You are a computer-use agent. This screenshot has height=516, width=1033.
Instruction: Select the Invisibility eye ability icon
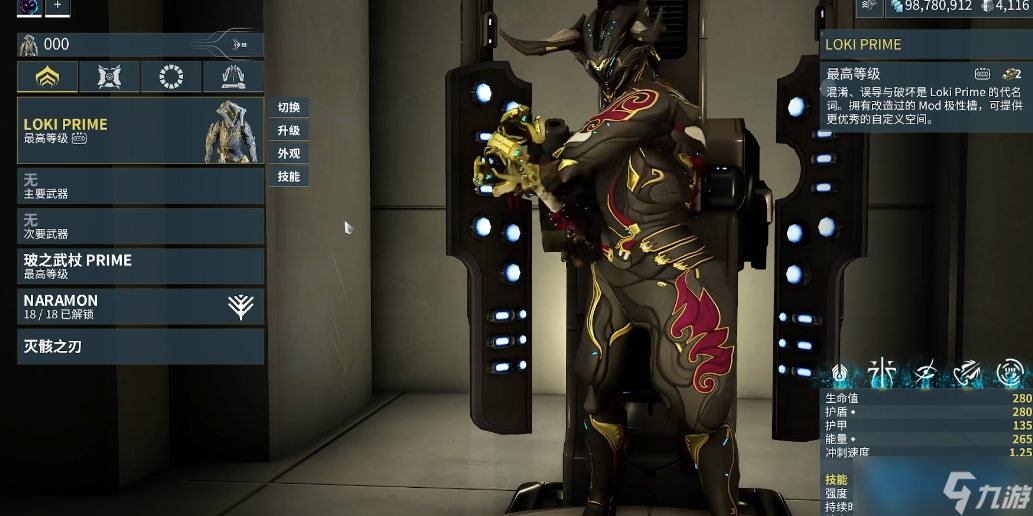click(924, 373)
